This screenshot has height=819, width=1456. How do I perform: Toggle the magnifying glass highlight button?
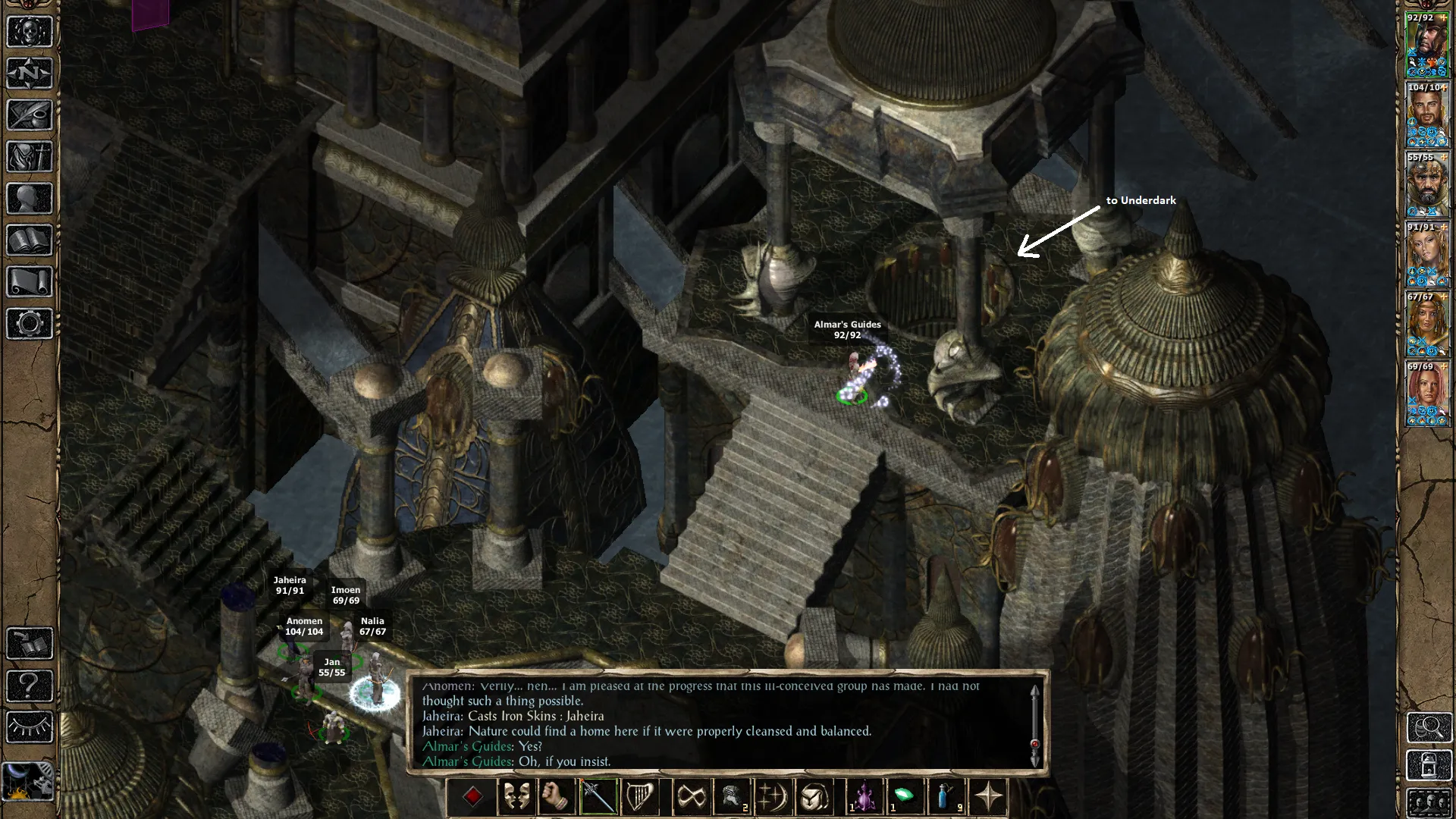coord(1429,728)
